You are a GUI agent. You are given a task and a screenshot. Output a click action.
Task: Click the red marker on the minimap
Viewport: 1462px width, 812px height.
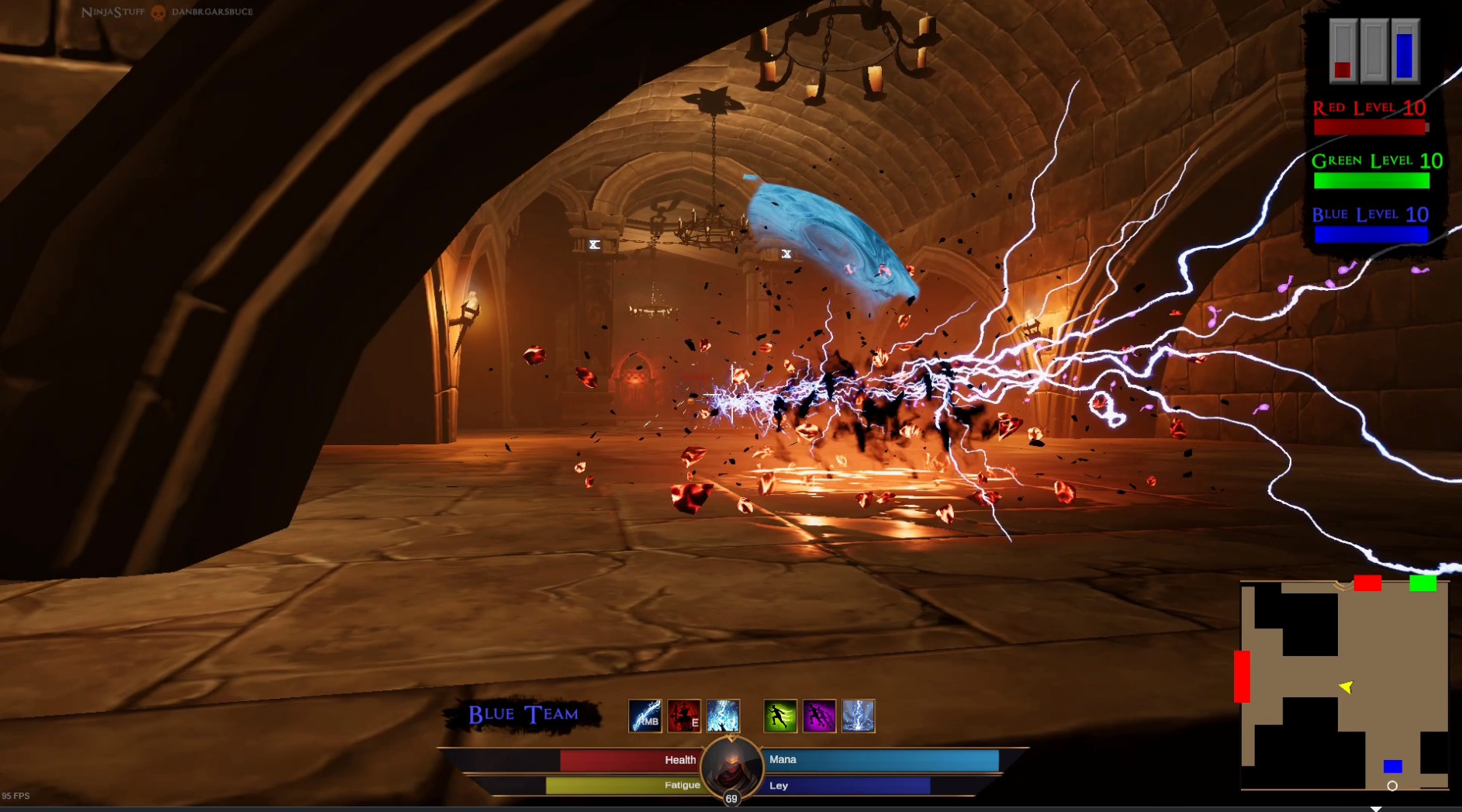click(1369, 584)
